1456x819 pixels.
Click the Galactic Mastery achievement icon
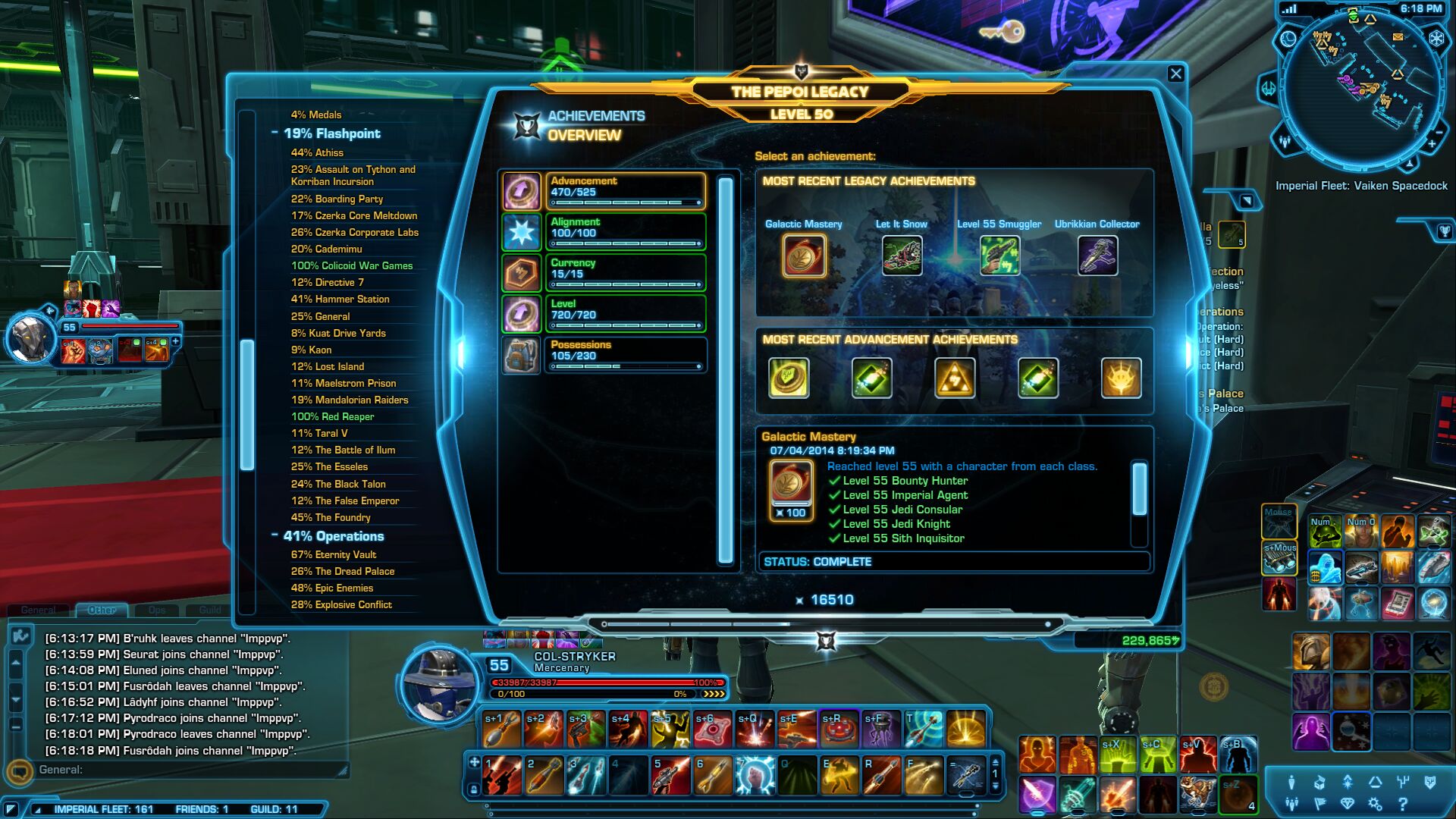tap(804, 256)
